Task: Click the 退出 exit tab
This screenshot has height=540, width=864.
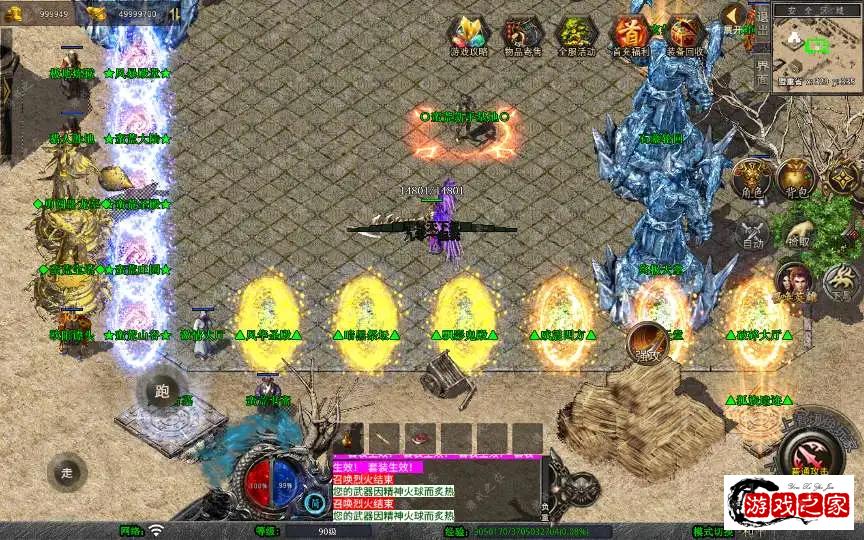Action: [x=762, y=20]
